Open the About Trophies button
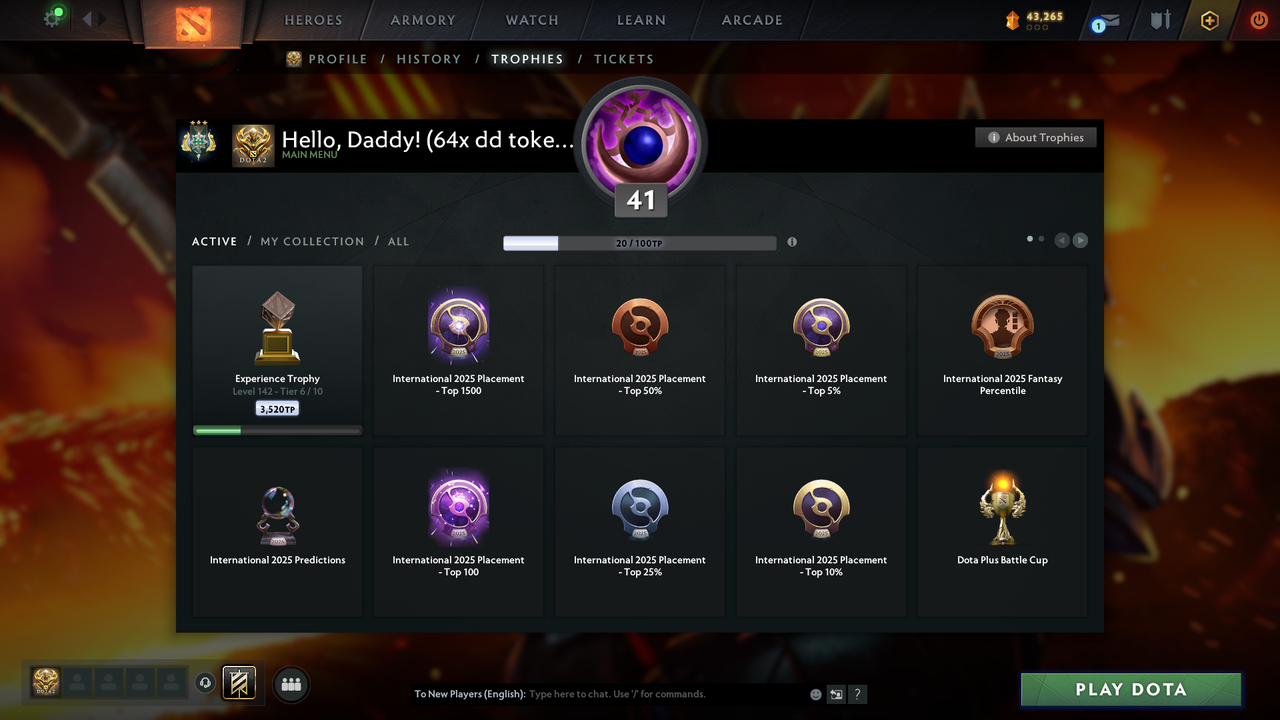Screen dimensions: 1280x720 coord(1035,137)
